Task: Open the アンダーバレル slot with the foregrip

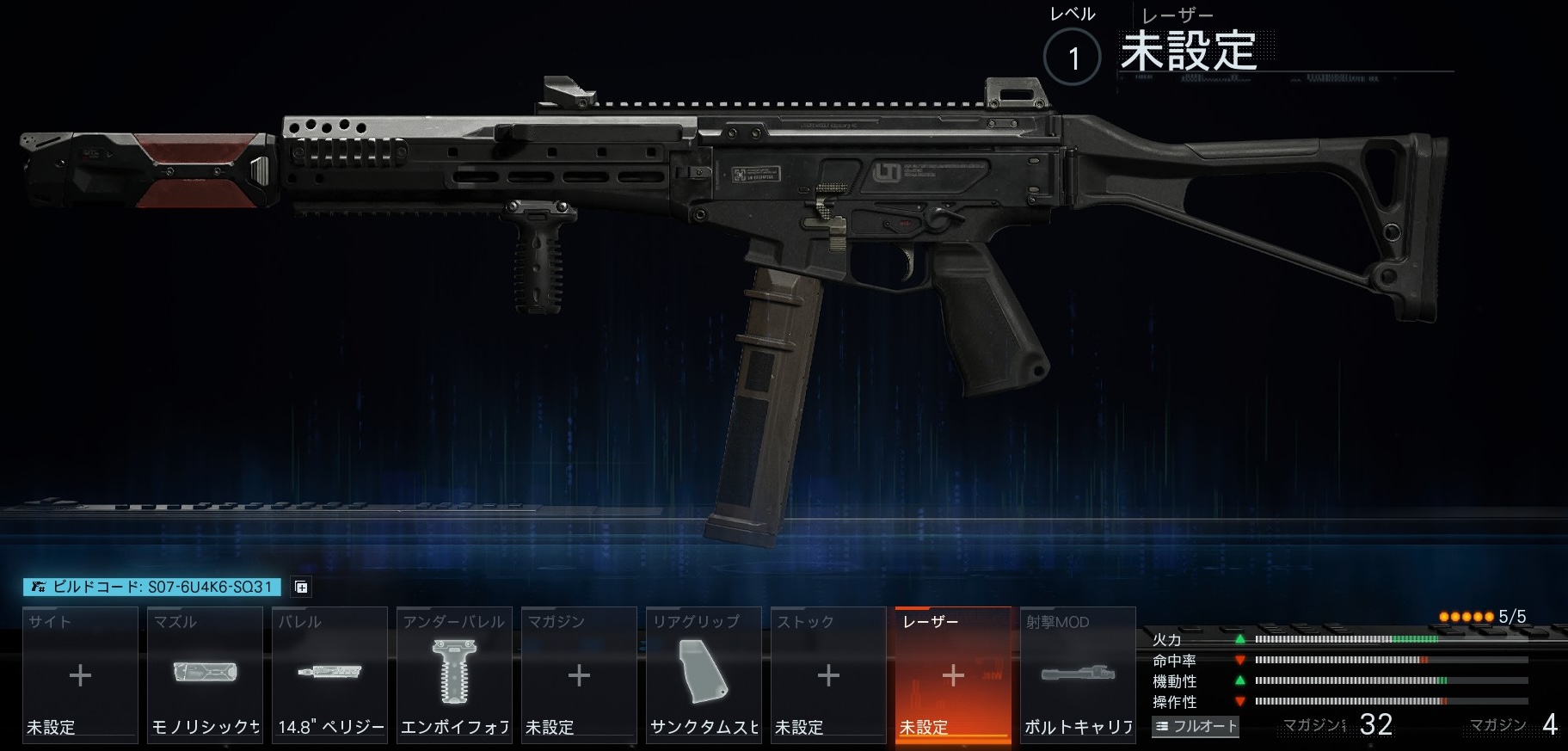Action: pos(454,675)
